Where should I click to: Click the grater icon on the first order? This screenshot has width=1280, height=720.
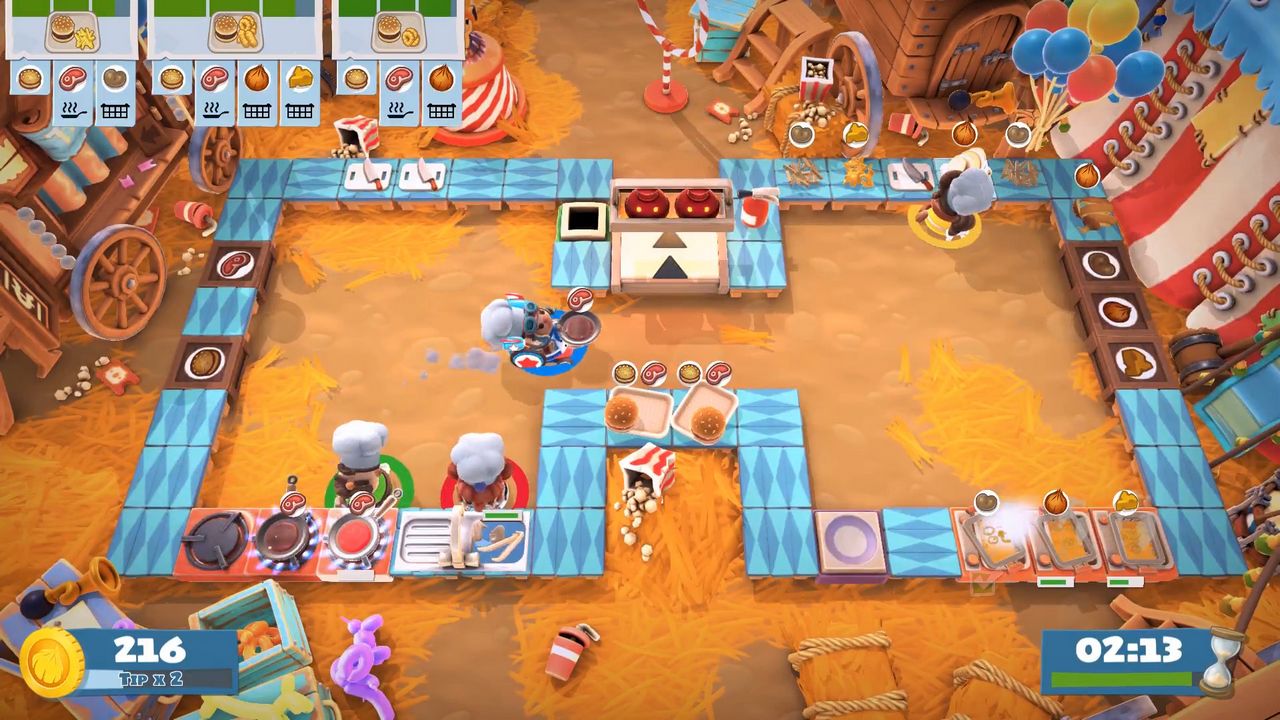113,110
